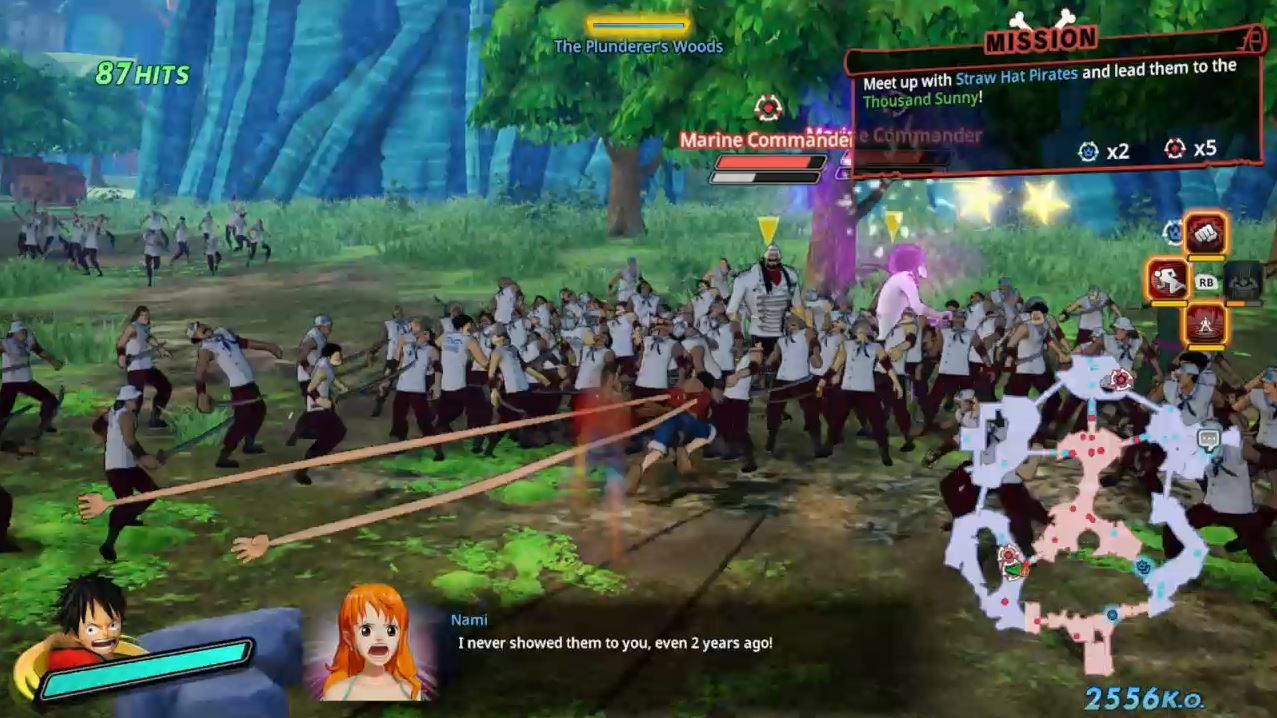Select the darkened unavailable skill icon
This screenshot has height=718, width=1277.
pos(1243,279)
